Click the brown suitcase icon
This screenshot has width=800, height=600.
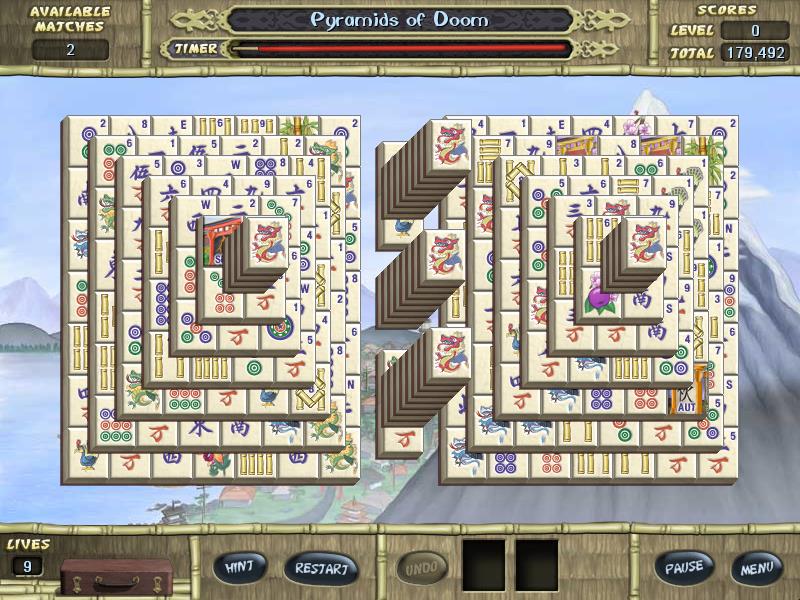pyautogui.click(x=100, y=577)
